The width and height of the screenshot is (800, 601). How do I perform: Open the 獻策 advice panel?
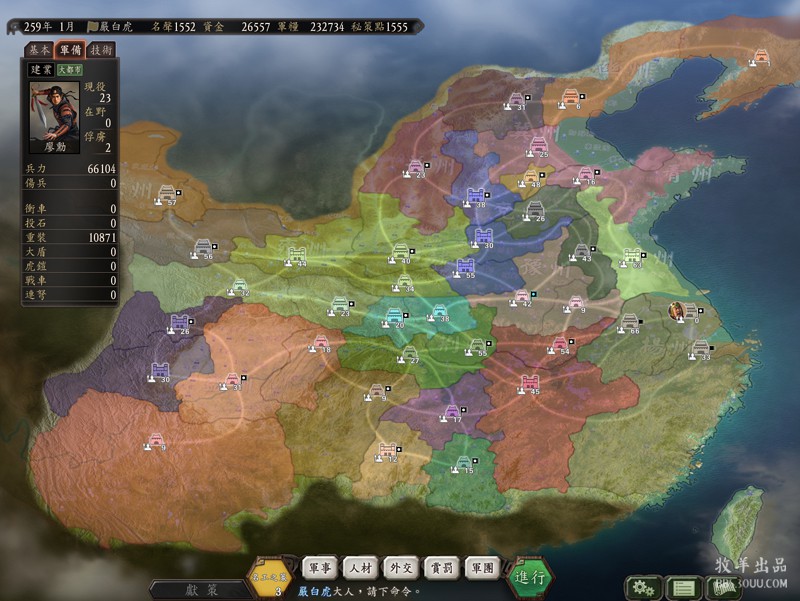[x=200, y=590]
